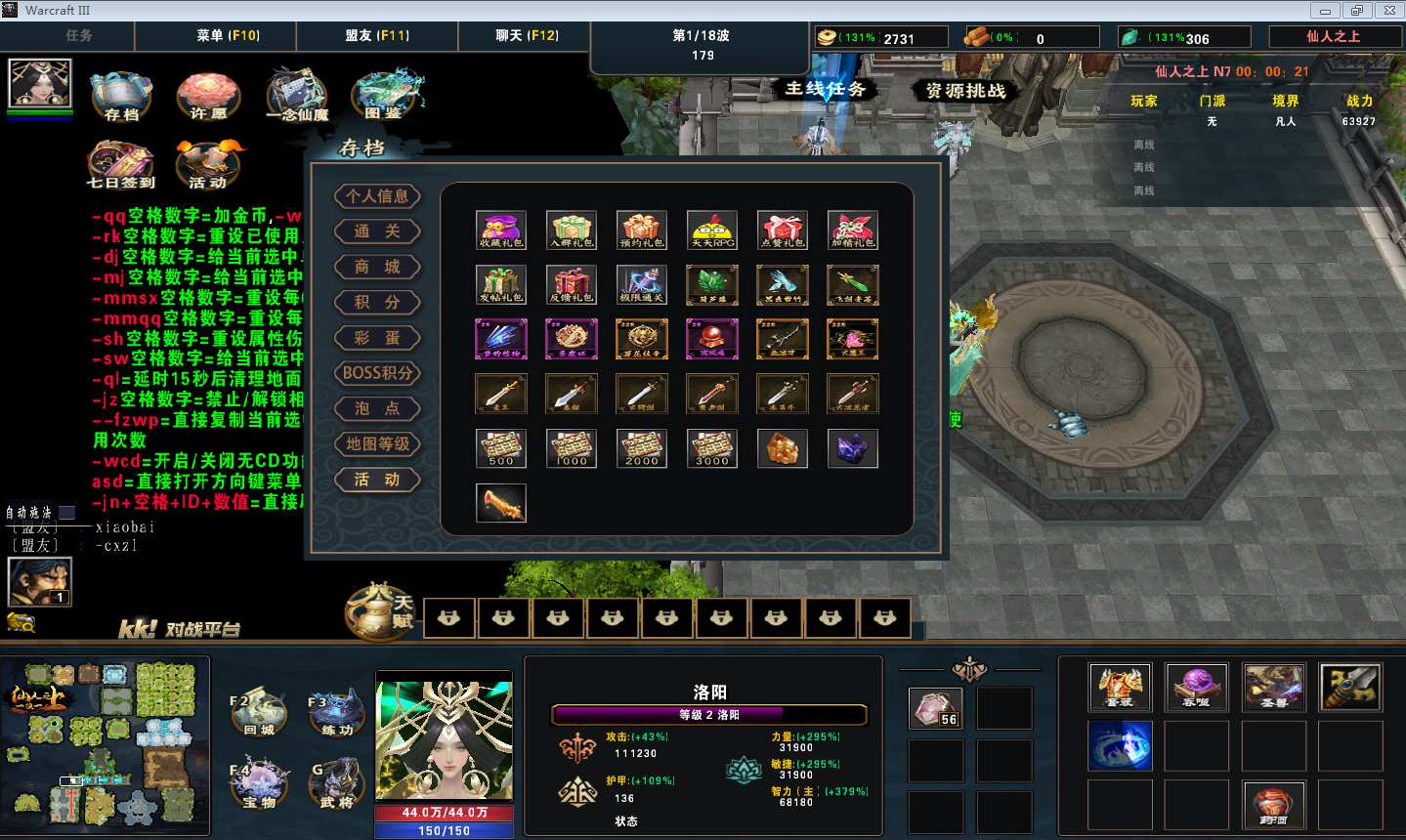This screenshot has width=1406, height=840.
Task: Open the 七日签到 seven-day sign-in icon
Action: click(x=121, y=164)
